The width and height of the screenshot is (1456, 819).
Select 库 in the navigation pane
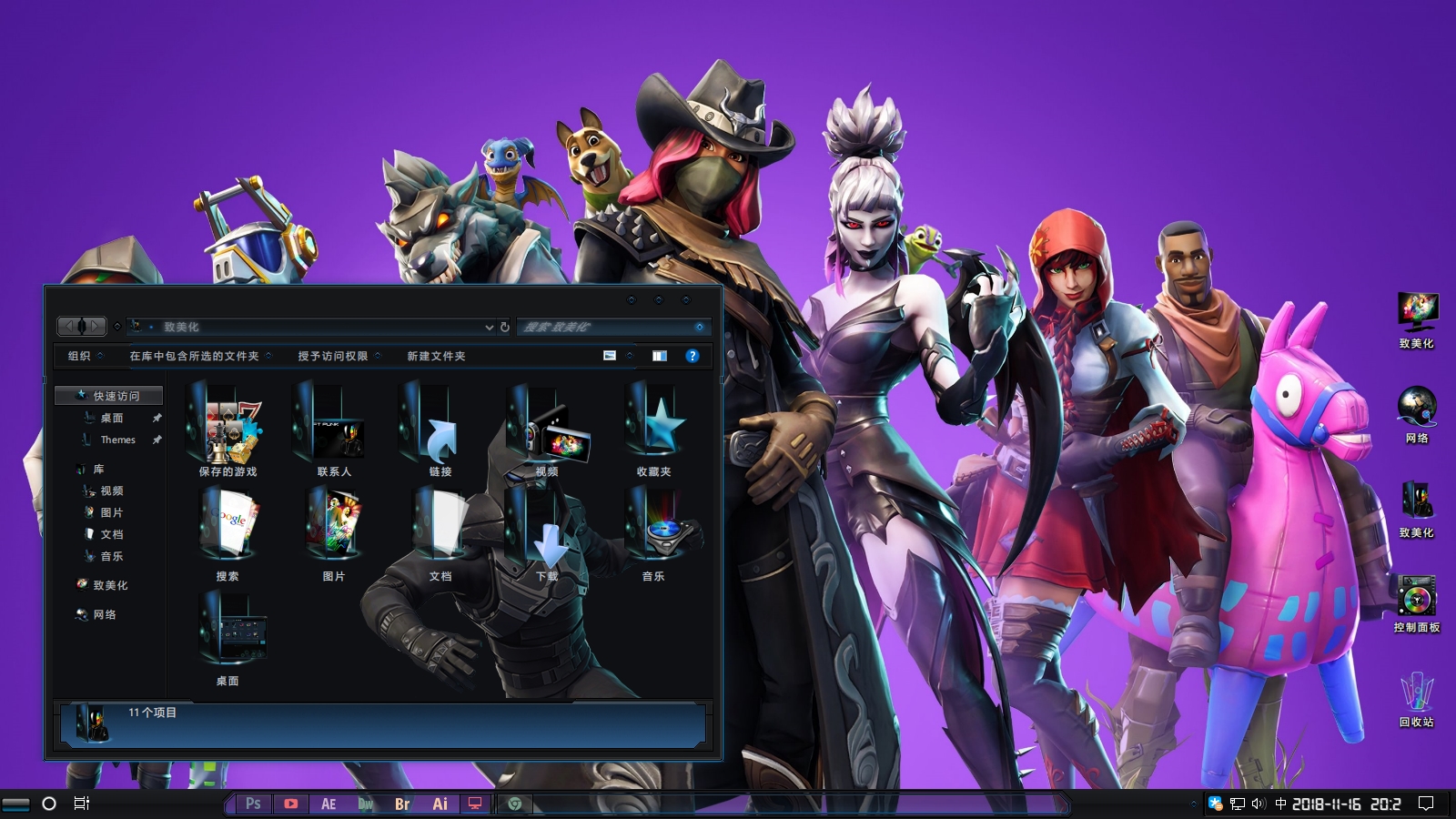coord(98,470)
